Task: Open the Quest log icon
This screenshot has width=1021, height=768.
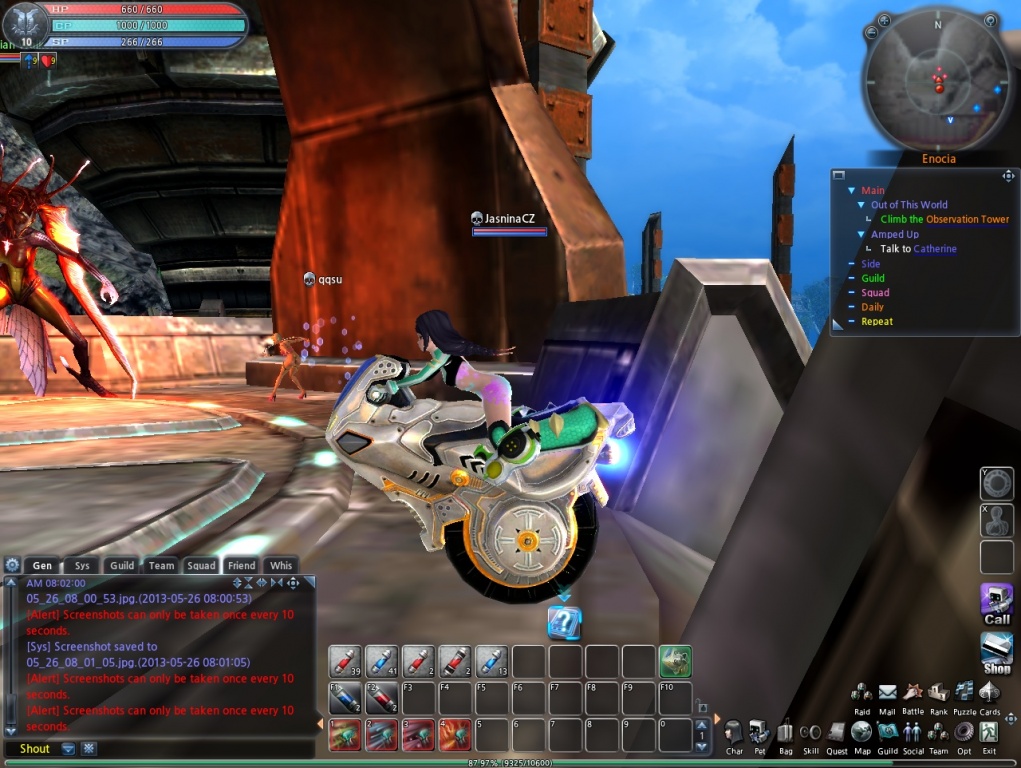Action: click(x=837, y=733)
